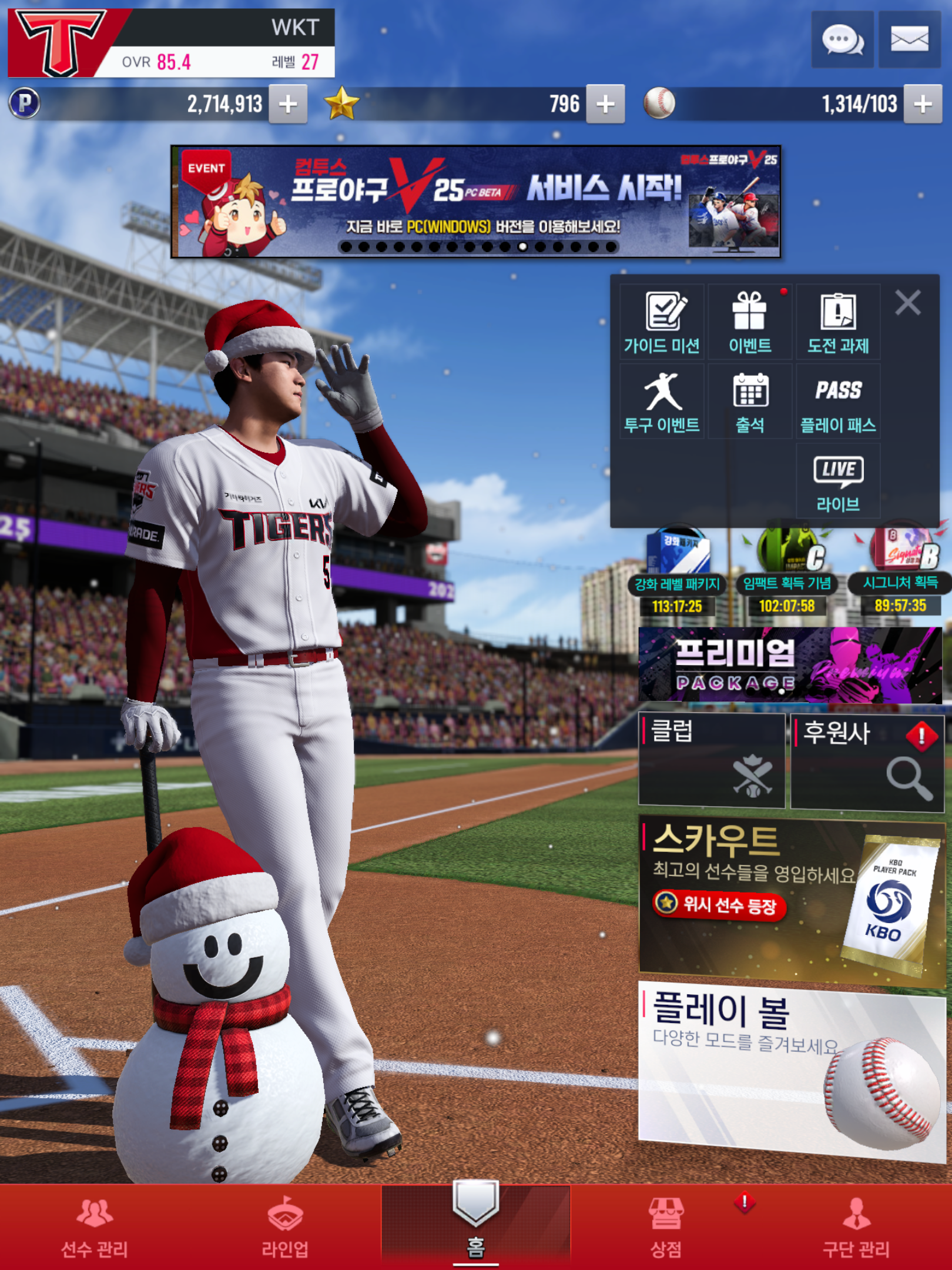Image resolution: width=952 pixels, height=1270 pixels.
Task: Close the quick menu panel with X
Action: (x=907, y=303)
